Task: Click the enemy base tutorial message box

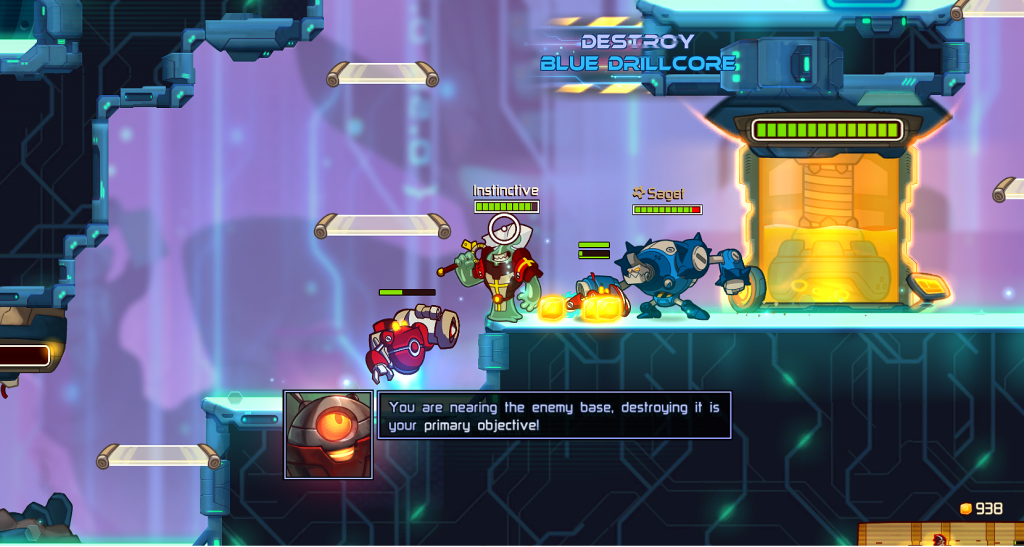Action: (554, 415)
